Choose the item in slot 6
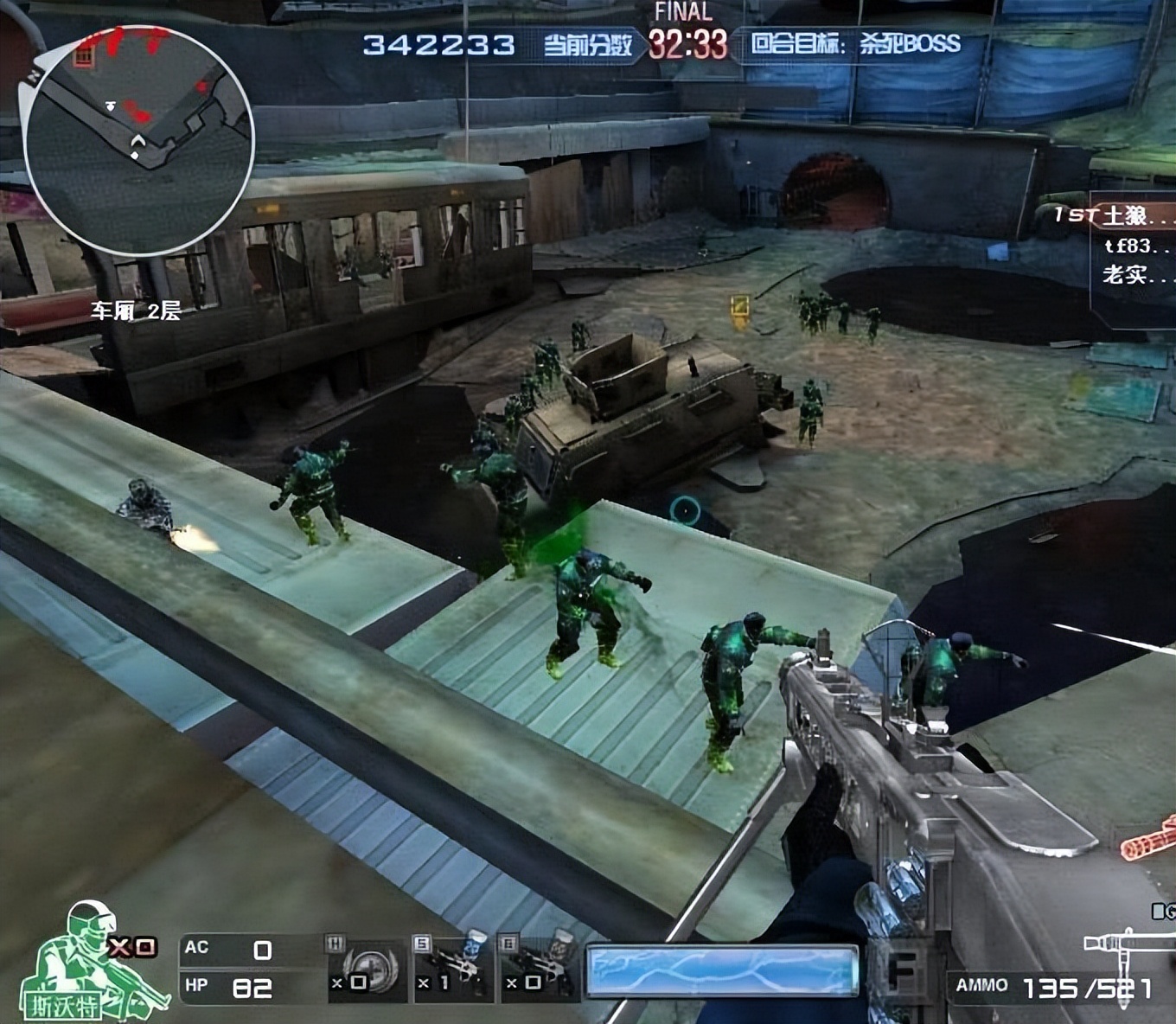 click(537, 969)
